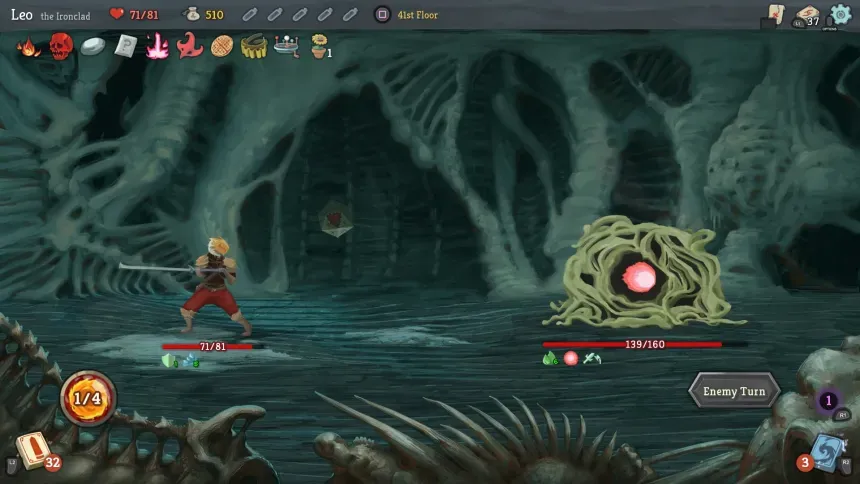This screenshot has width=860, height=484.
Task: Inspect the question mark card relic
Action: (125, 46)
